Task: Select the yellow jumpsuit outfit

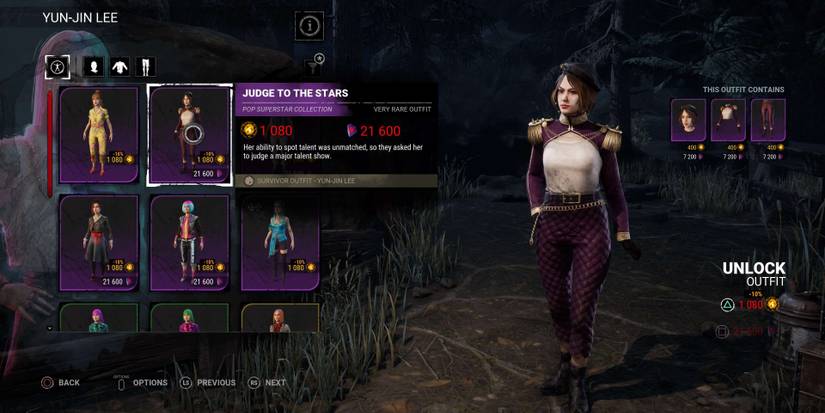Action: pyautogui.click(x=99, y=135)
